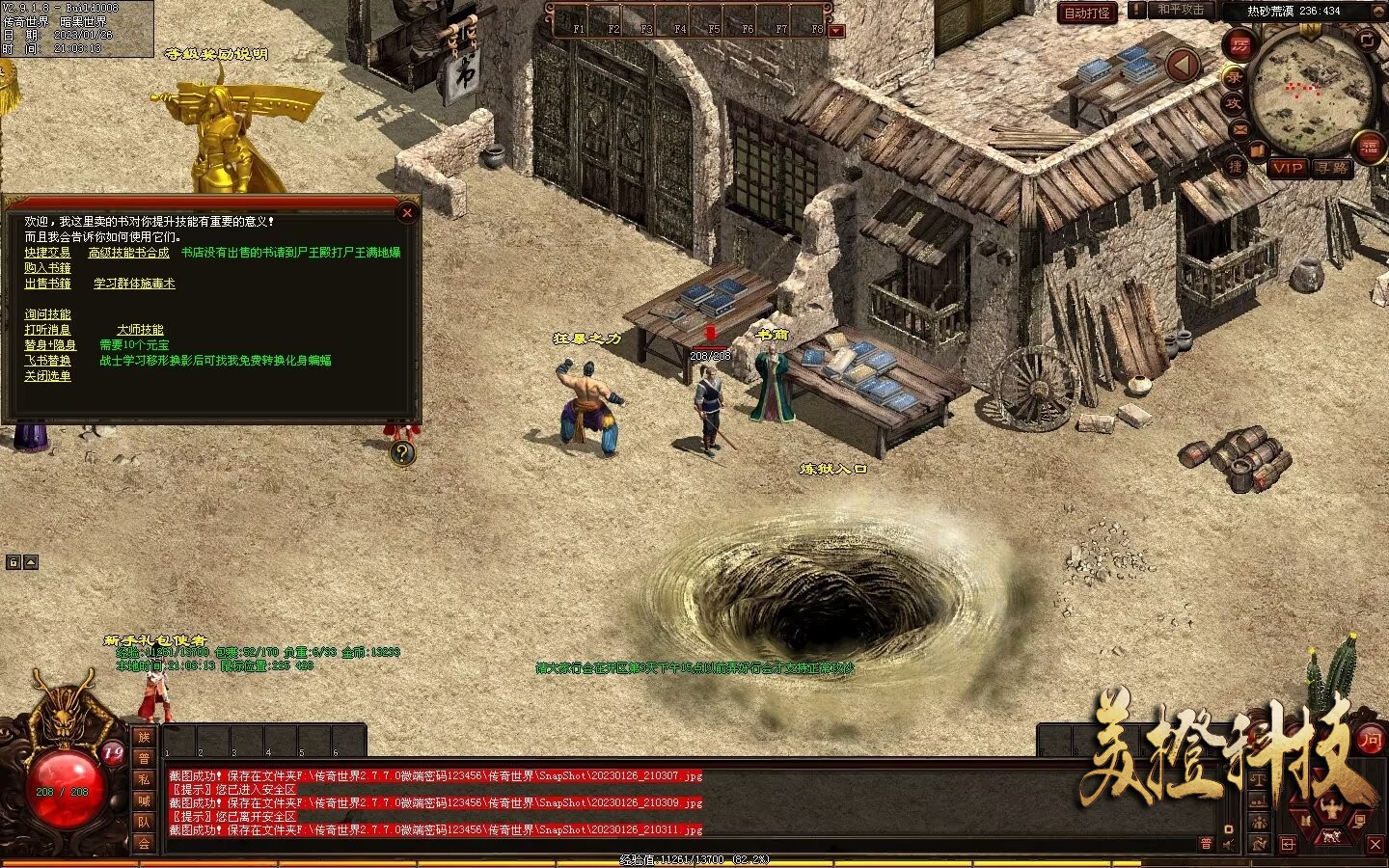Toggle 自动打怪 auto-fight button
1389x868 pixels.
coord(1087,13)
